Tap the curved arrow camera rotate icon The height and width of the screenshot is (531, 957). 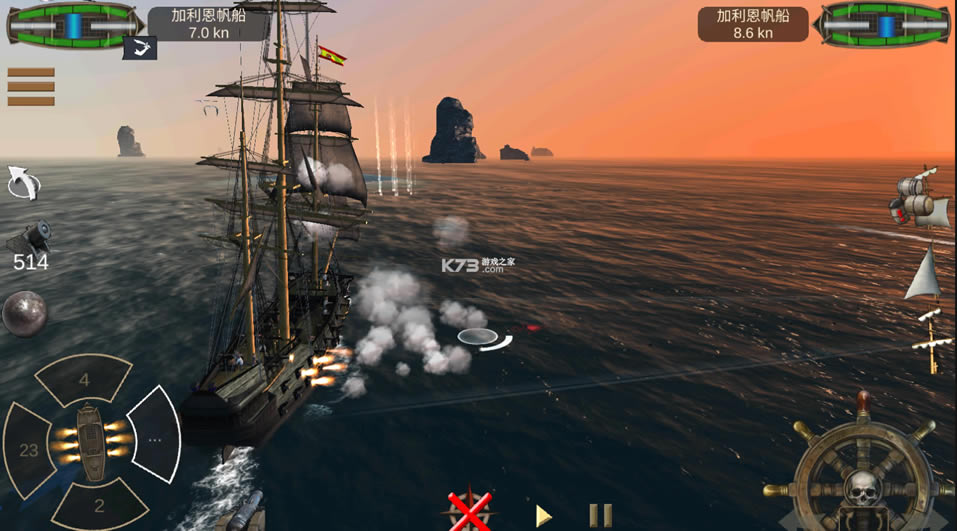(23, 182)
